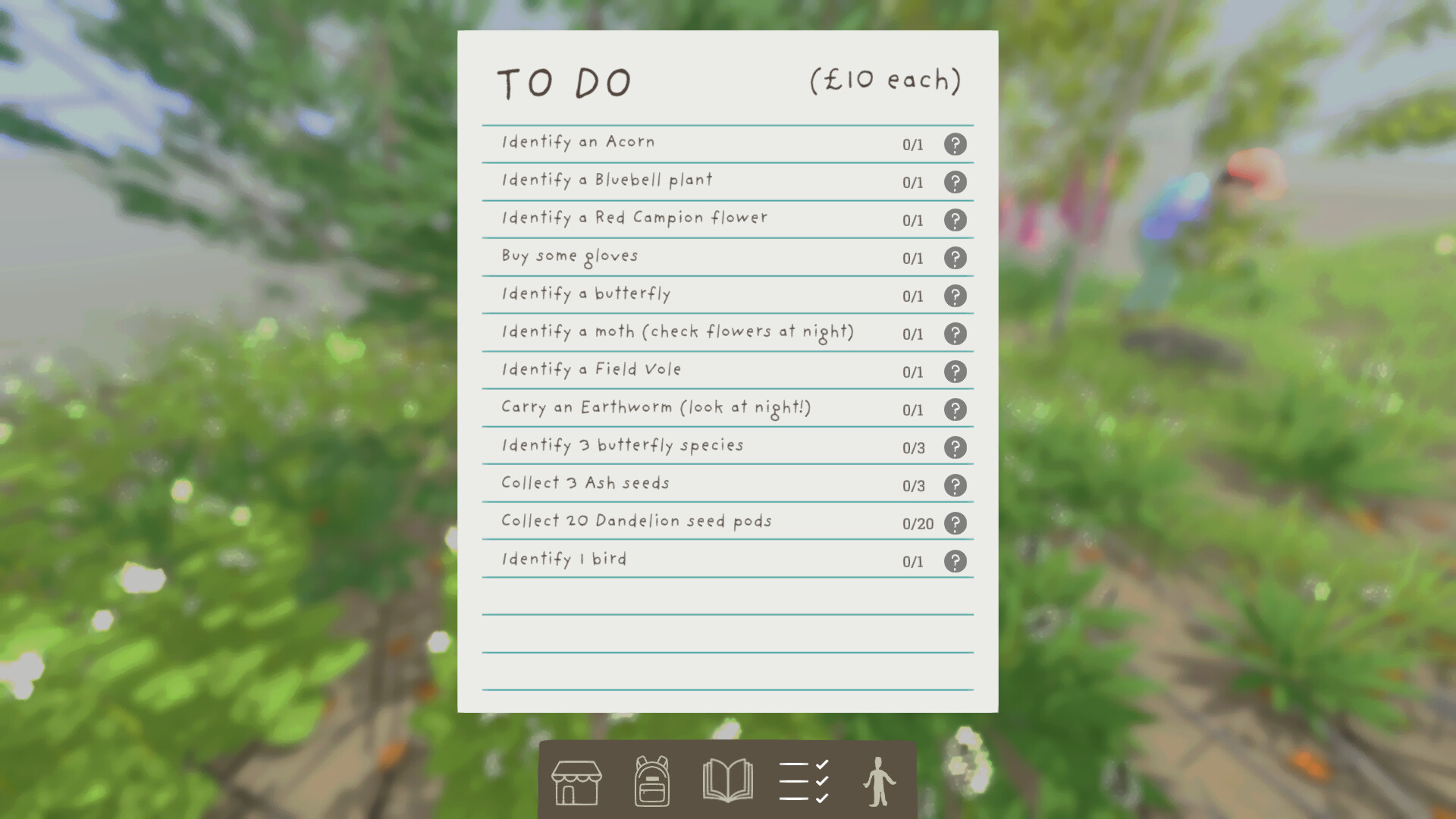This screenshot has height=819, width=1456.
Task: Select the to-do checklist icon
Action: [x=804, y=781]
